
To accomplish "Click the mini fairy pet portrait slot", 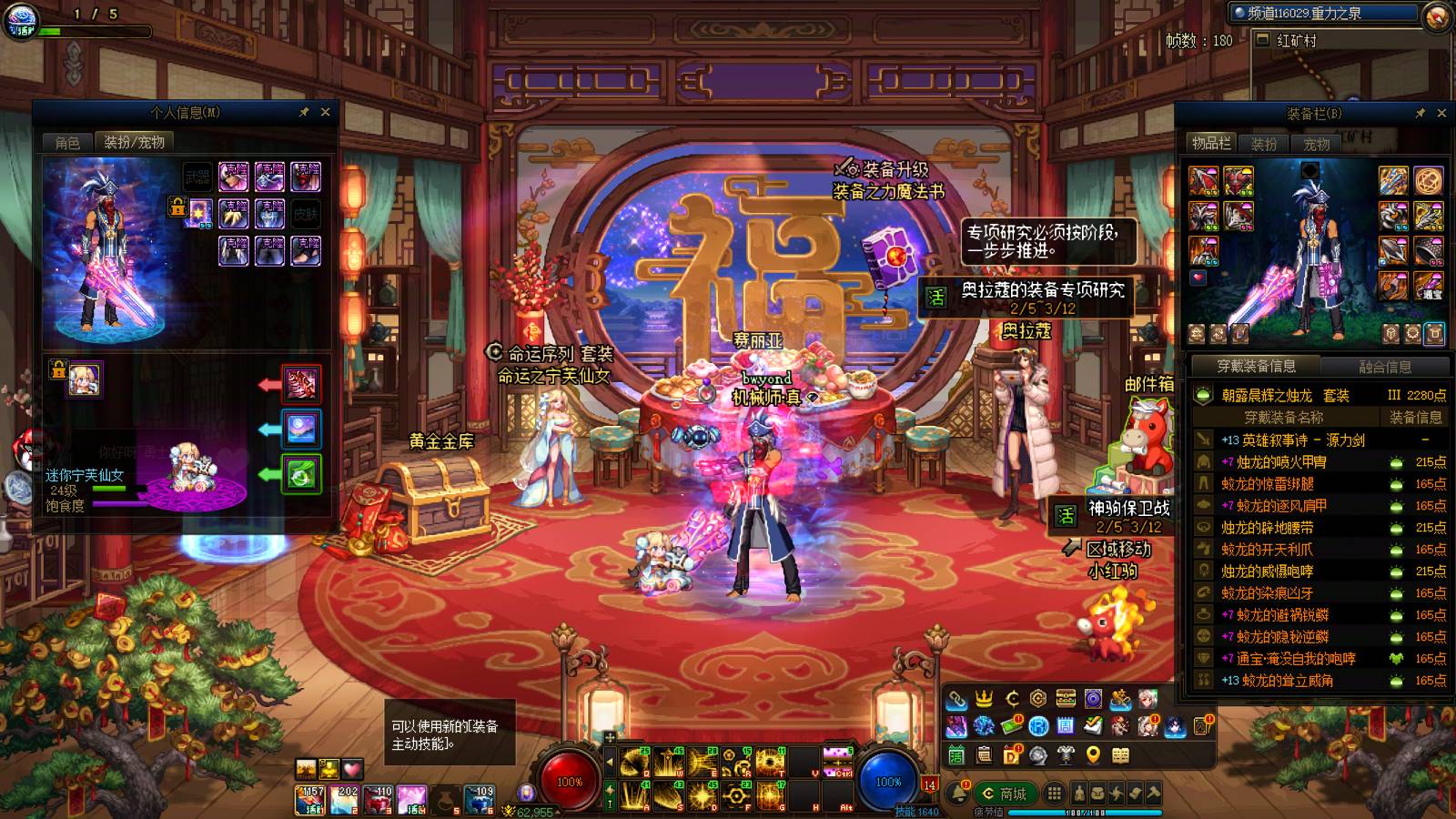I will coord(86,379).
